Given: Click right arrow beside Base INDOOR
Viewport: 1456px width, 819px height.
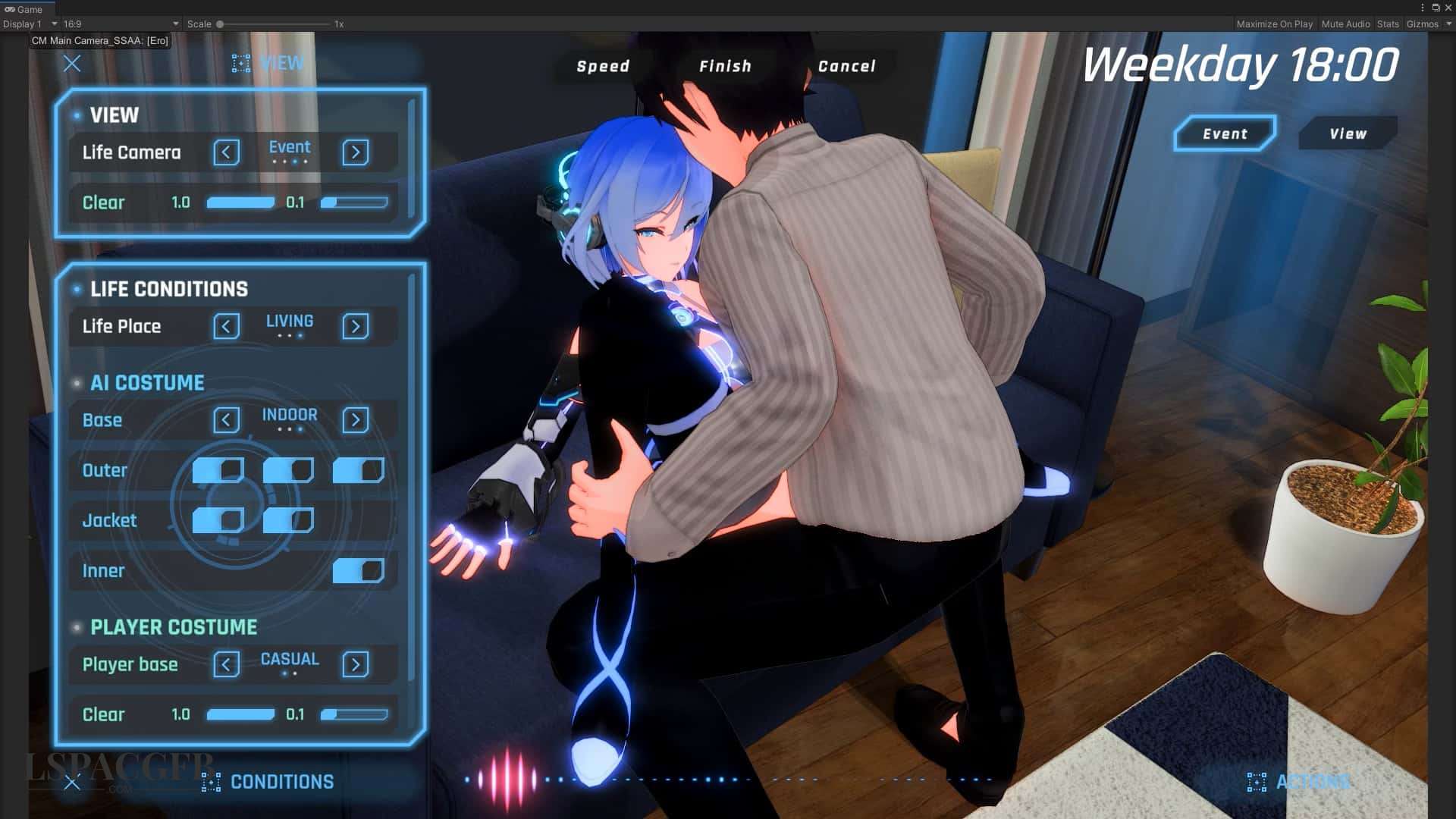Looking at the screenshot, I should pos(355,419).
